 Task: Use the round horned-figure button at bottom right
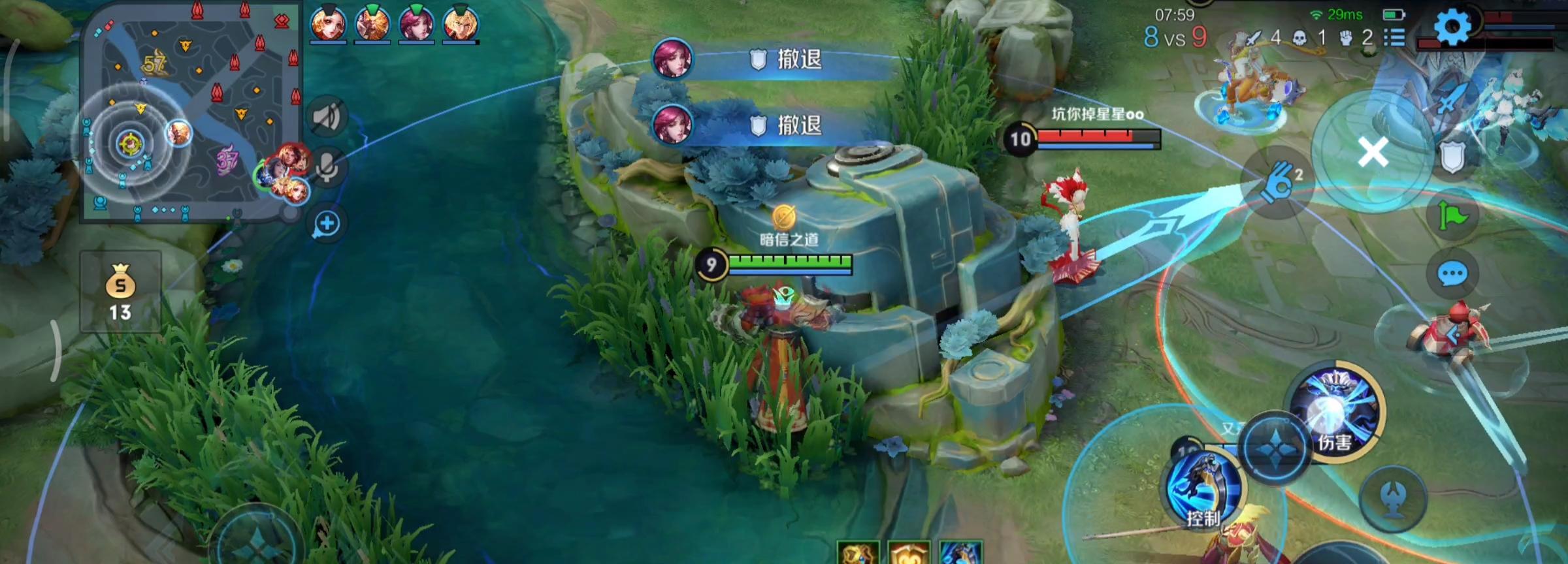pos(1393,499)
